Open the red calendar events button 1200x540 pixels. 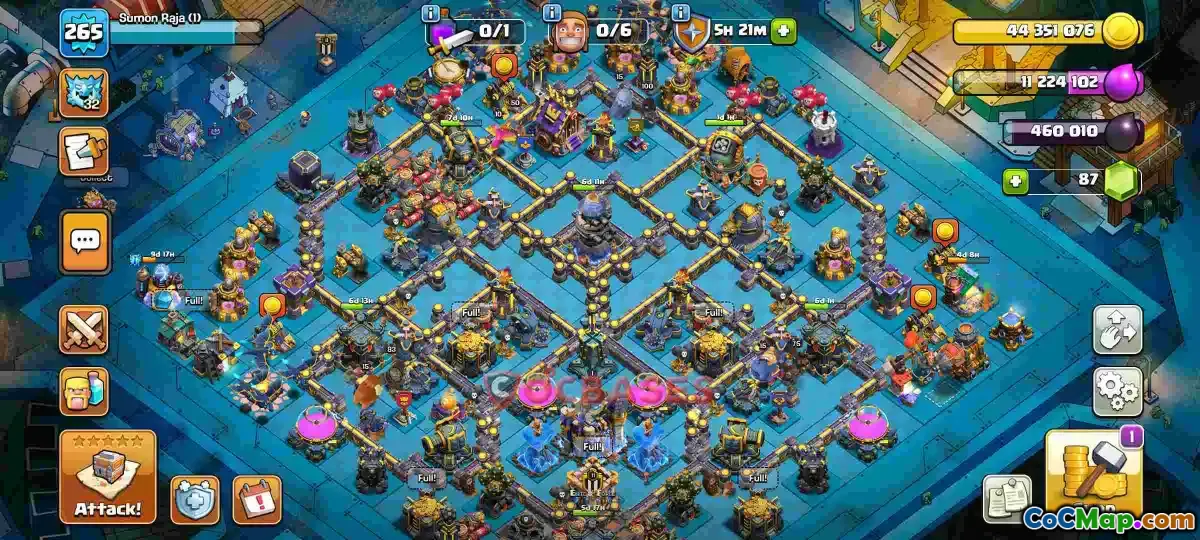pos(256,498)
